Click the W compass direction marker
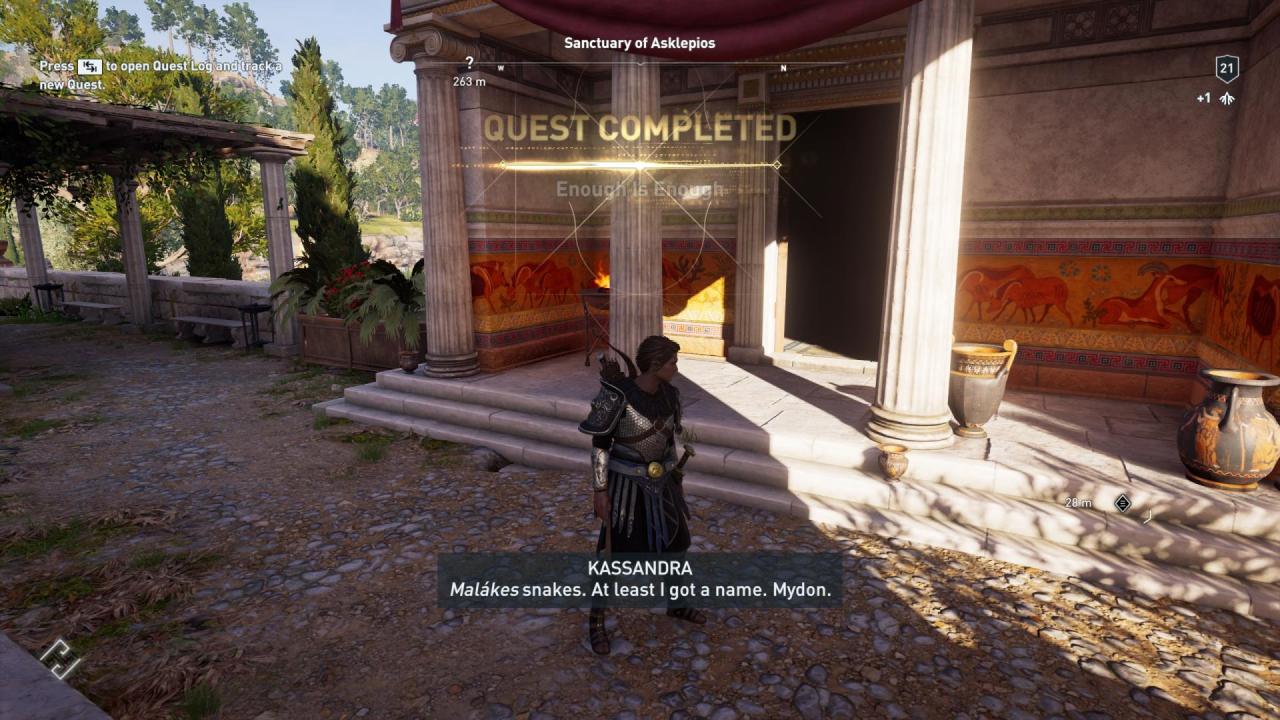 [x=499, y=65]
